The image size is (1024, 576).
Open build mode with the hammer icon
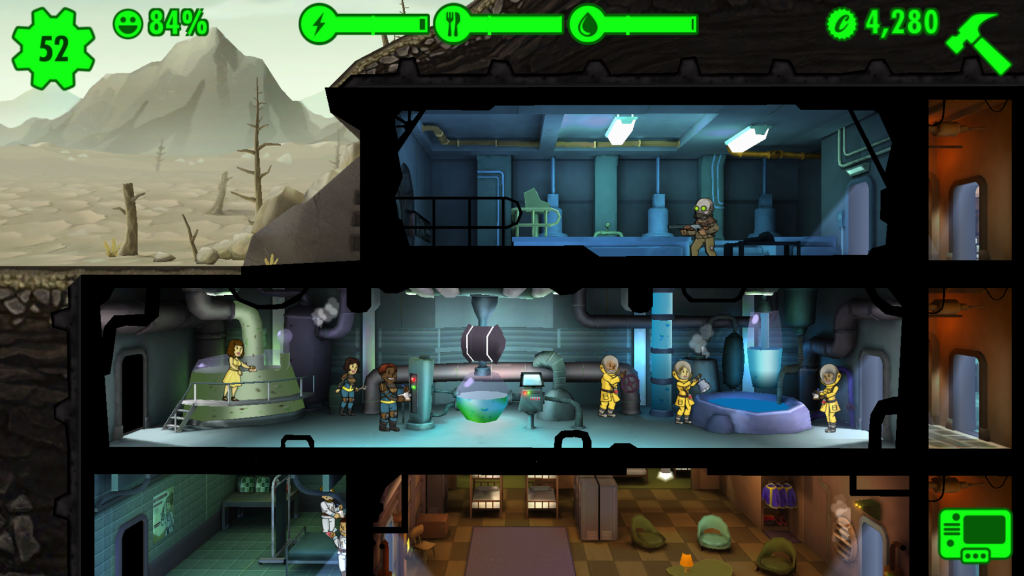tap(983, 39)
